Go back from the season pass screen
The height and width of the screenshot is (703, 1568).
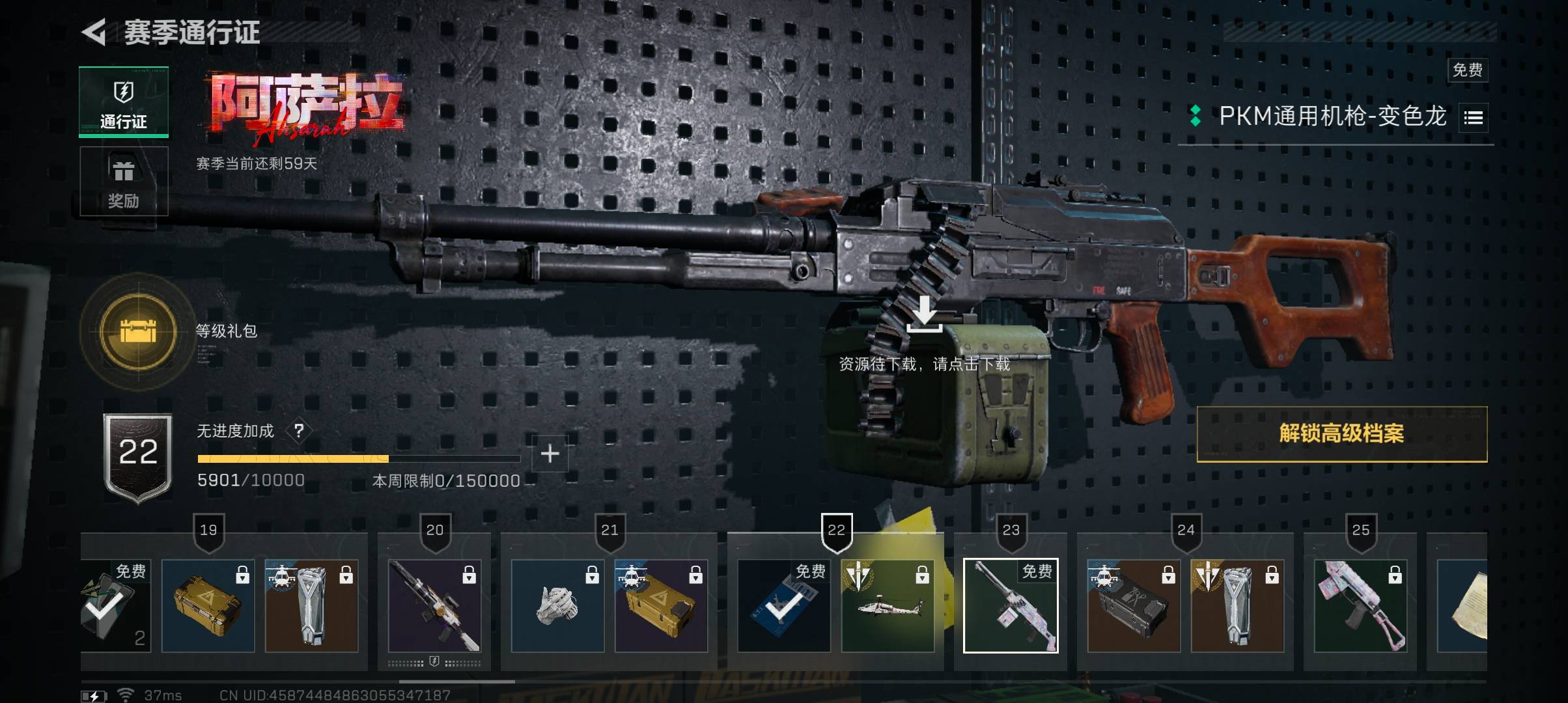(x=94, y=32)
